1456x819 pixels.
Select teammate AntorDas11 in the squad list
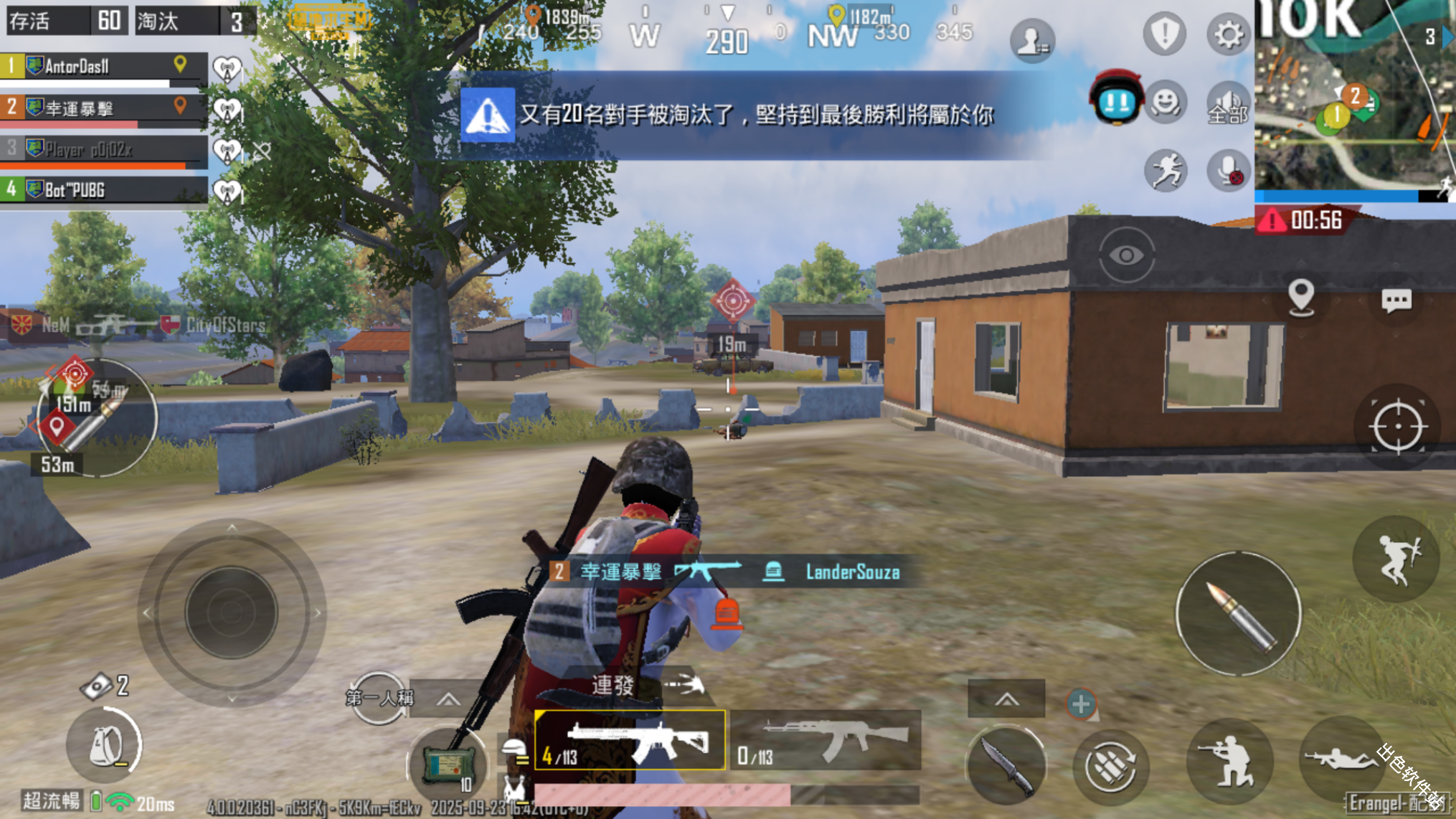tap(86, 67)
